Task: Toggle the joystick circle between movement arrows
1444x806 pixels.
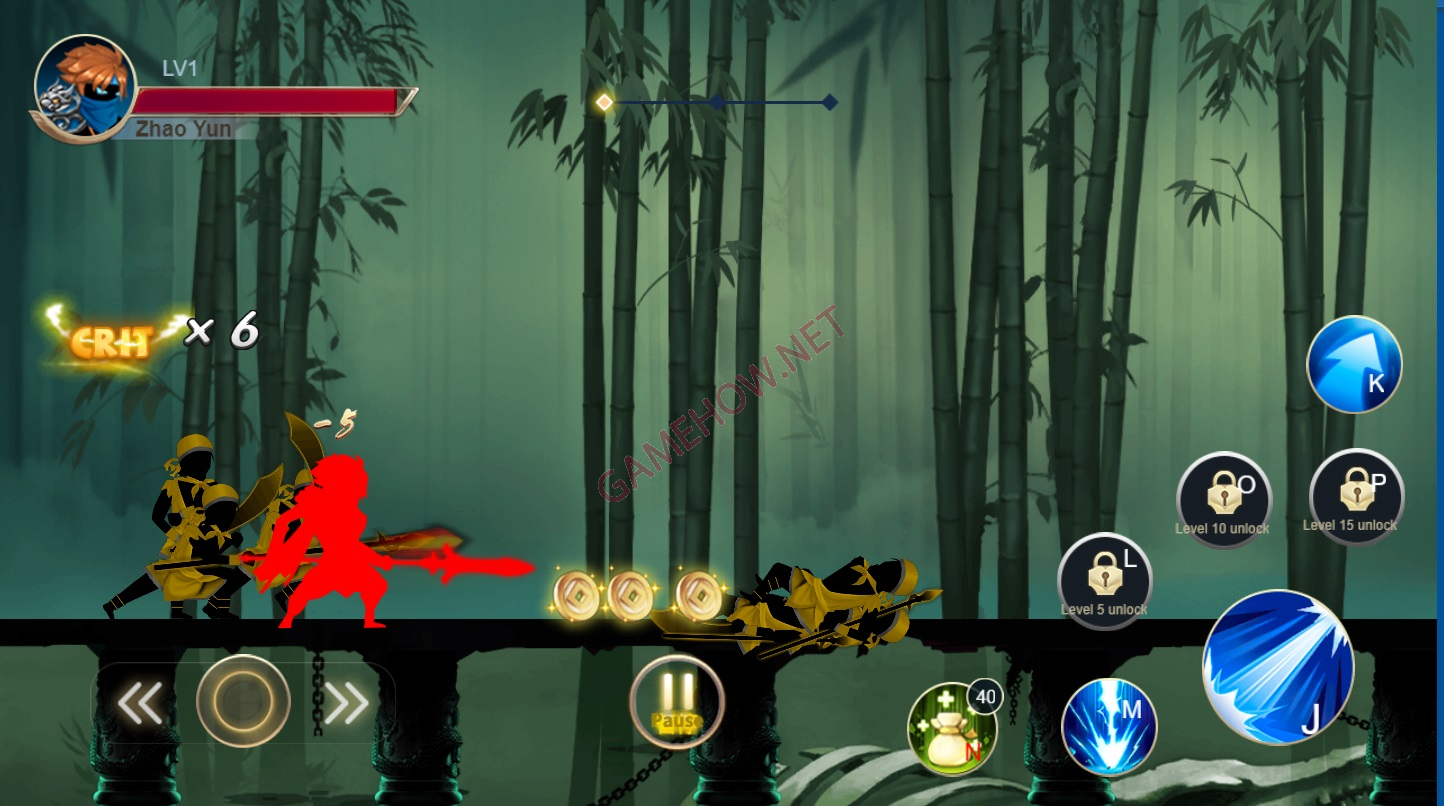Action: pyautogui.click(x=242, y=704)
